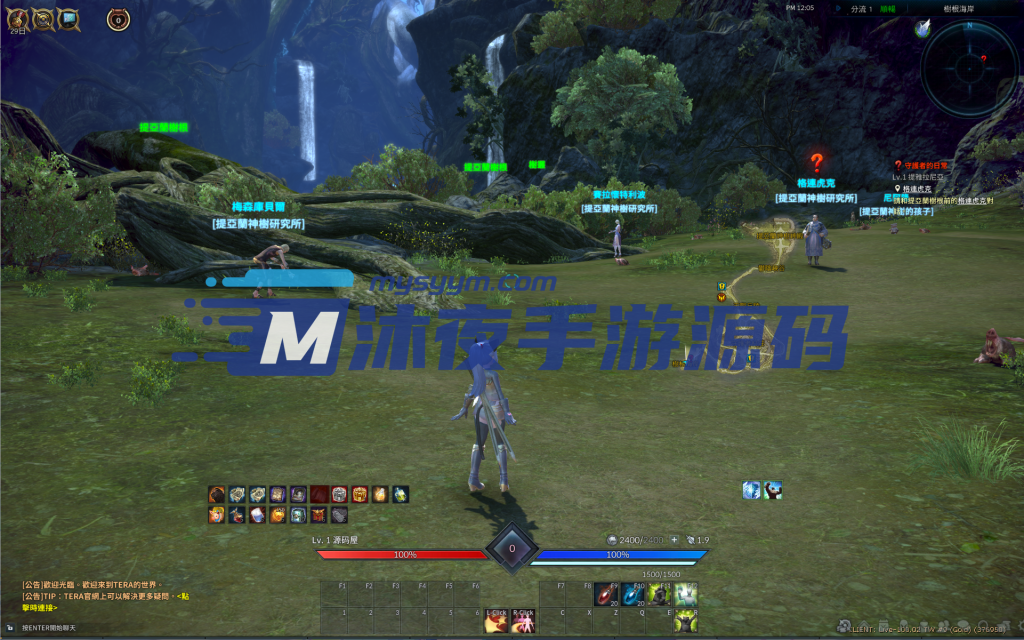The image size is (1024, 640).
Task: Use the blue potion in the F10 slot
Action: pos(633,596)
